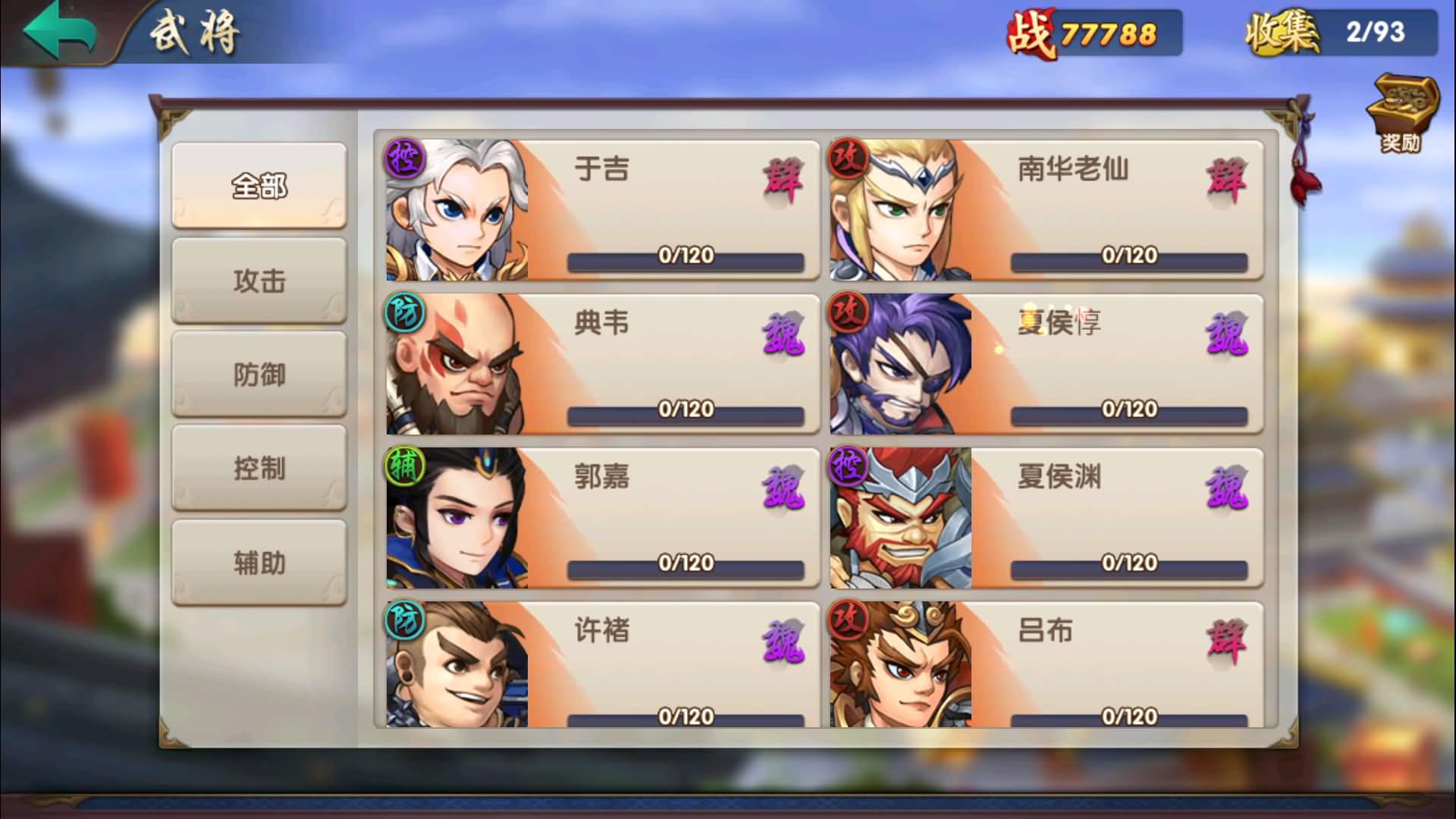Pick the 许褚 hero card
This screenshot has width=1456, height=819.
click(x=602, y=664)
